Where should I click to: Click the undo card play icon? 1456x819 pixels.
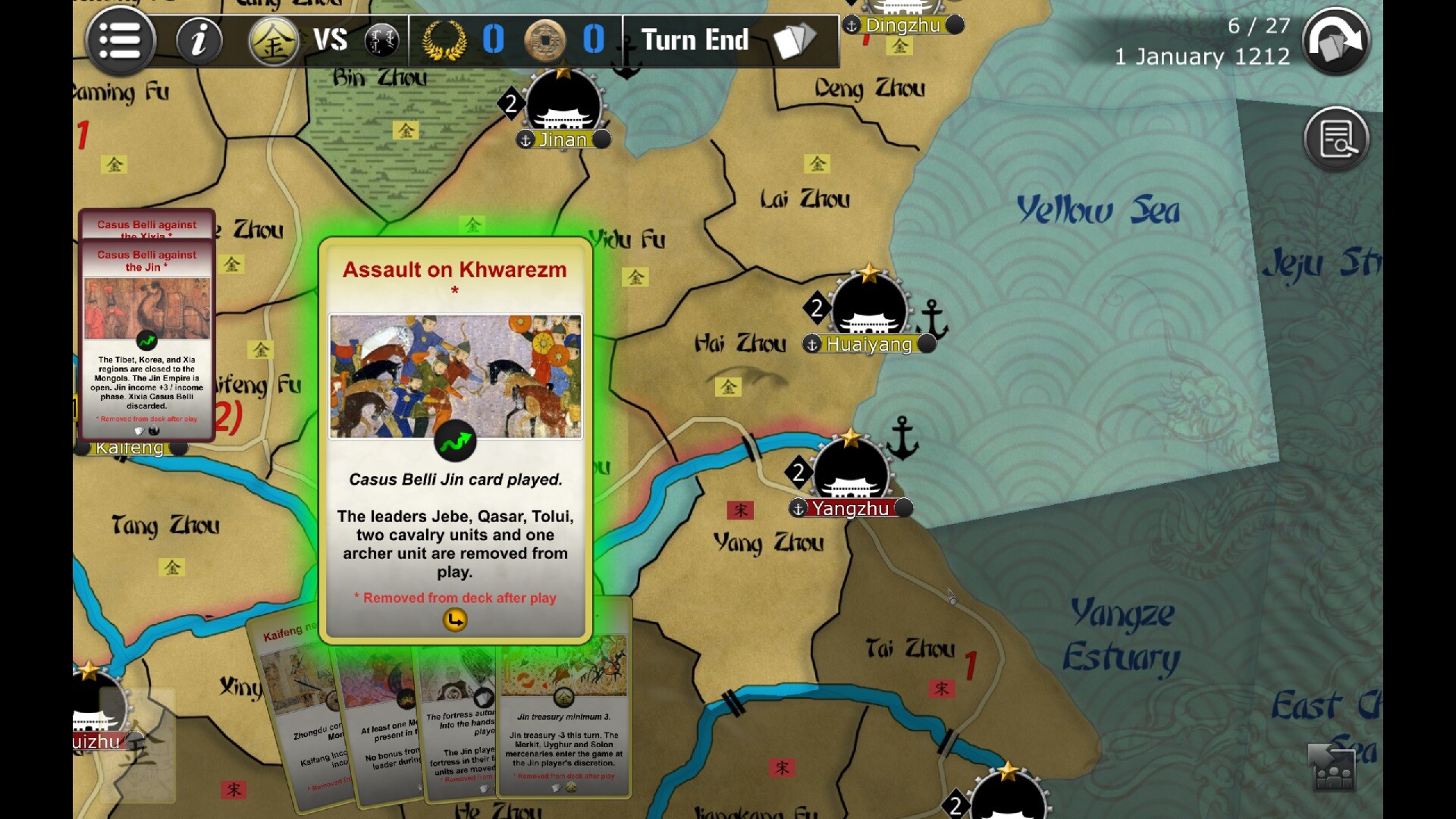click(x=1337, y=40)
